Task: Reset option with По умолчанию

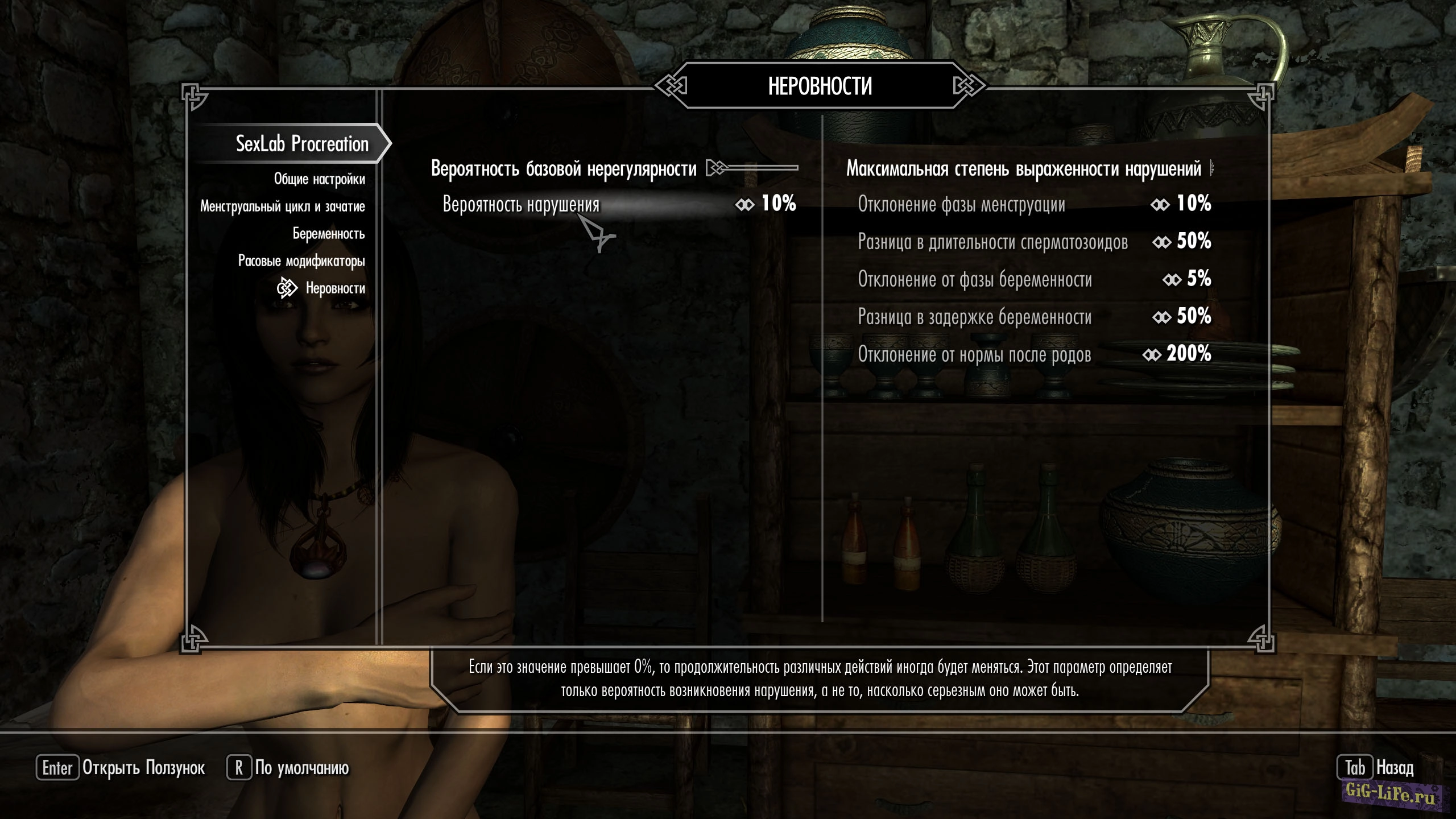Action: [289, 768]
